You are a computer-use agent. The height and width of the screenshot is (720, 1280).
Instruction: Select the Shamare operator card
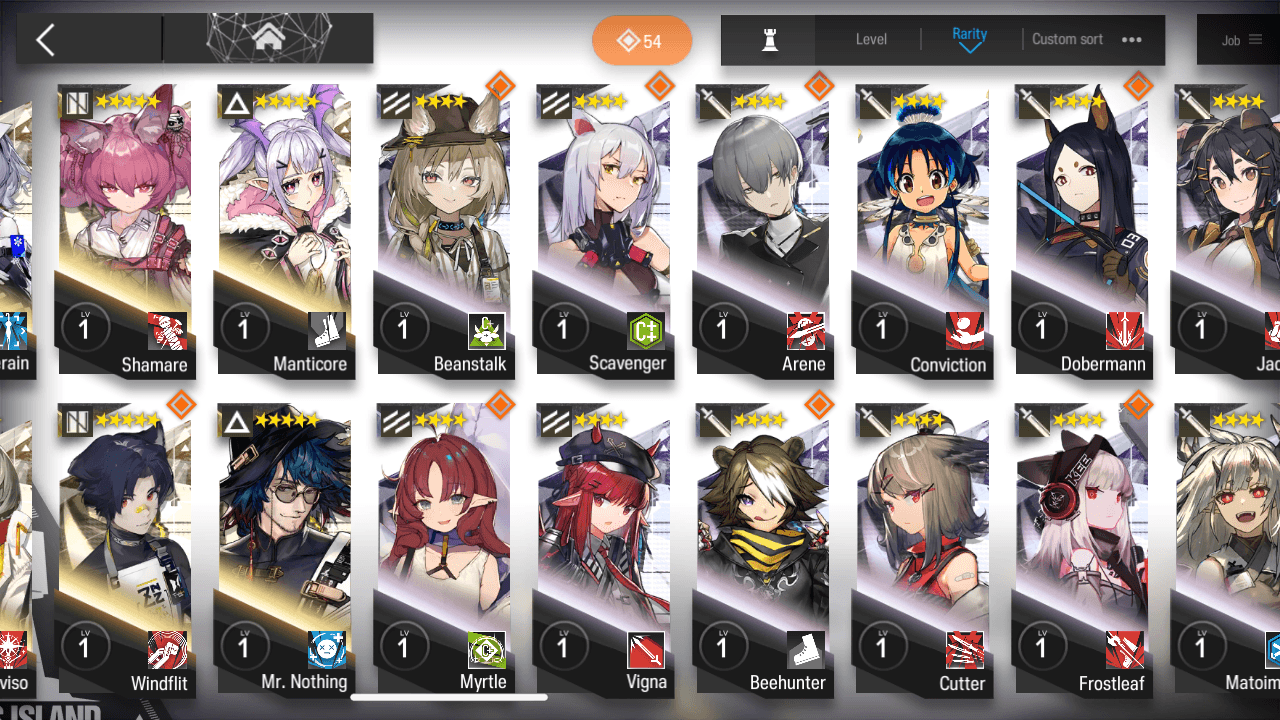(125, 230)
